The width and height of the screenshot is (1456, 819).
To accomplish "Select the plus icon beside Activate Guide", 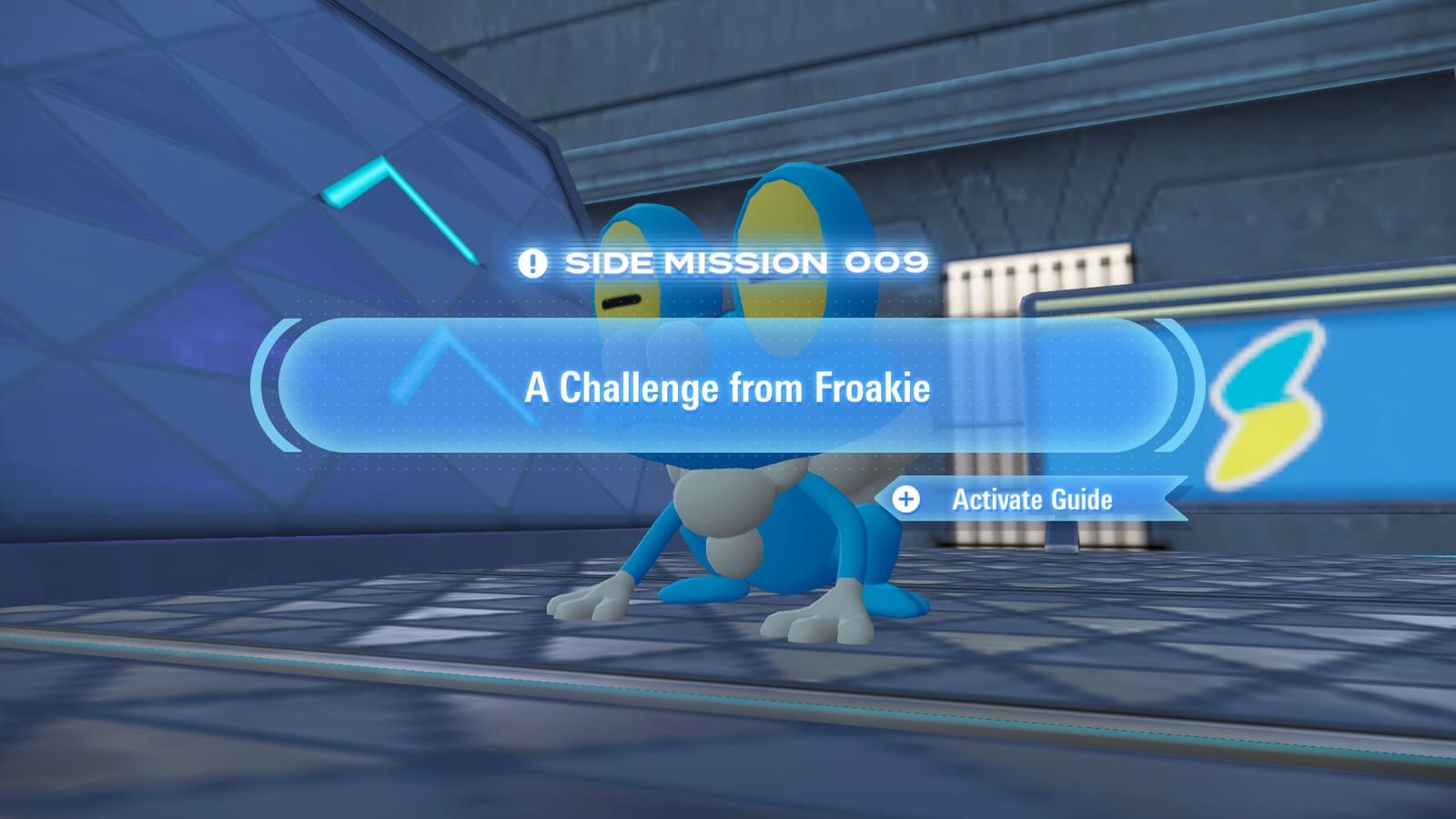I will click(905, 499).
